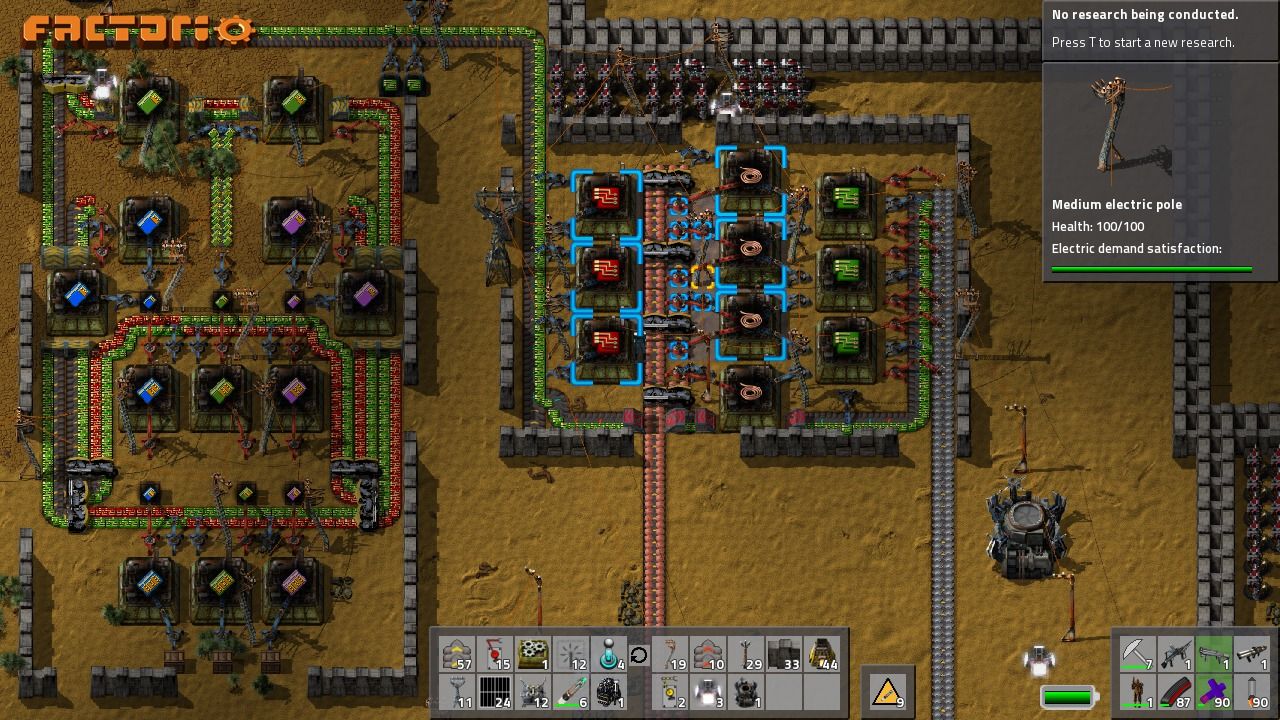This screenshot has height=720, width=1280.
Task: Pick the red underground belt slot with 10
Action: (708, 655)
